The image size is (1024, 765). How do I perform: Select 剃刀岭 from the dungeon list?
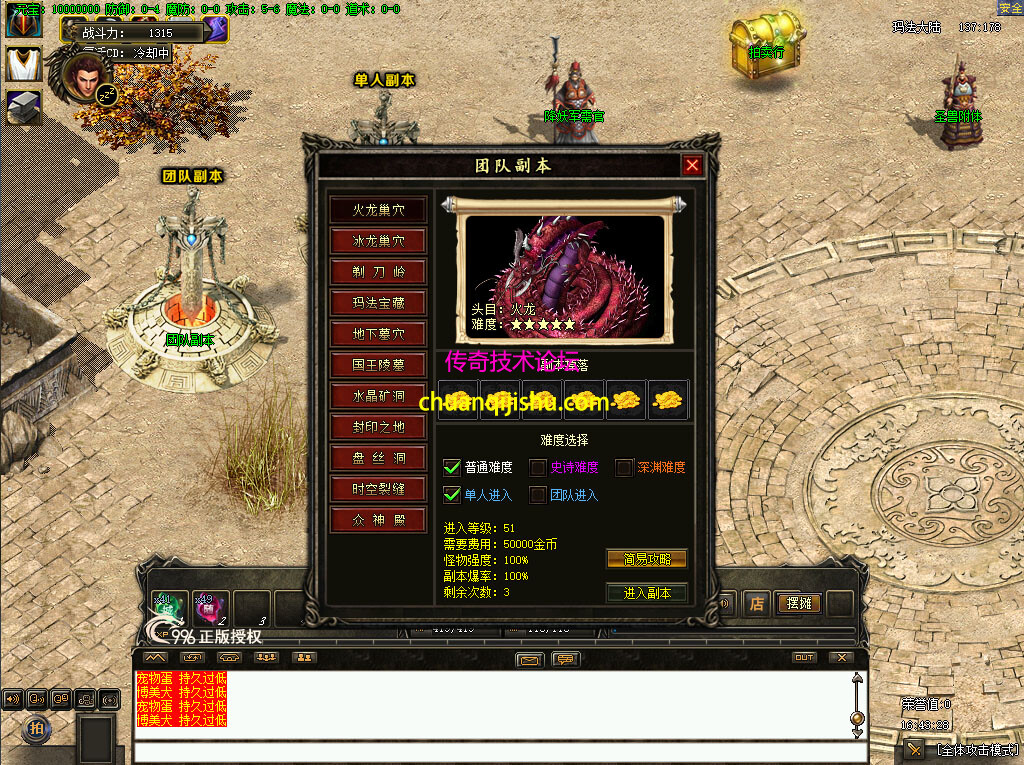point(378,272)
